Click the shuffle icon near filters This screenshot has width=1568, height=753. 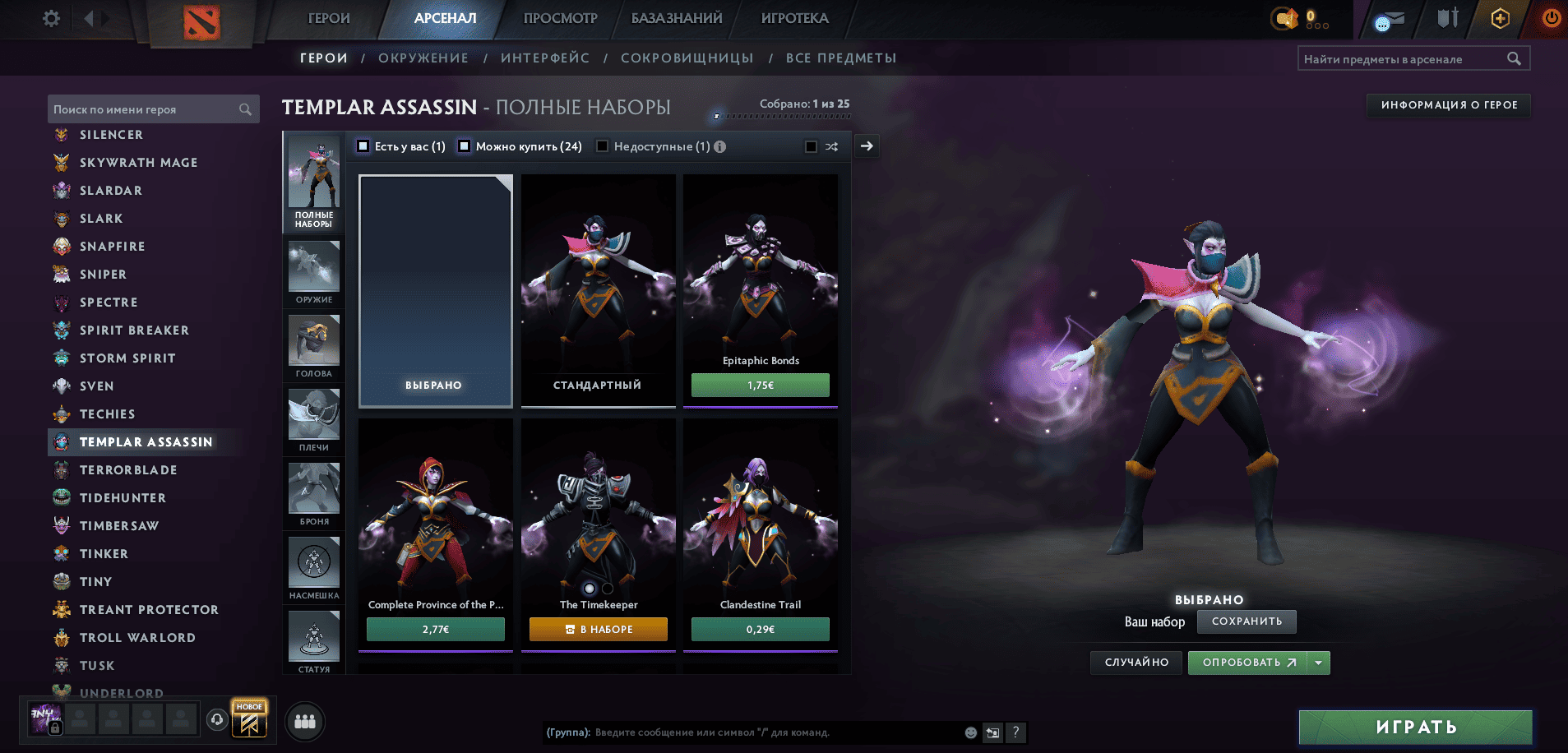pyautogui.click(x=831, y=146)
